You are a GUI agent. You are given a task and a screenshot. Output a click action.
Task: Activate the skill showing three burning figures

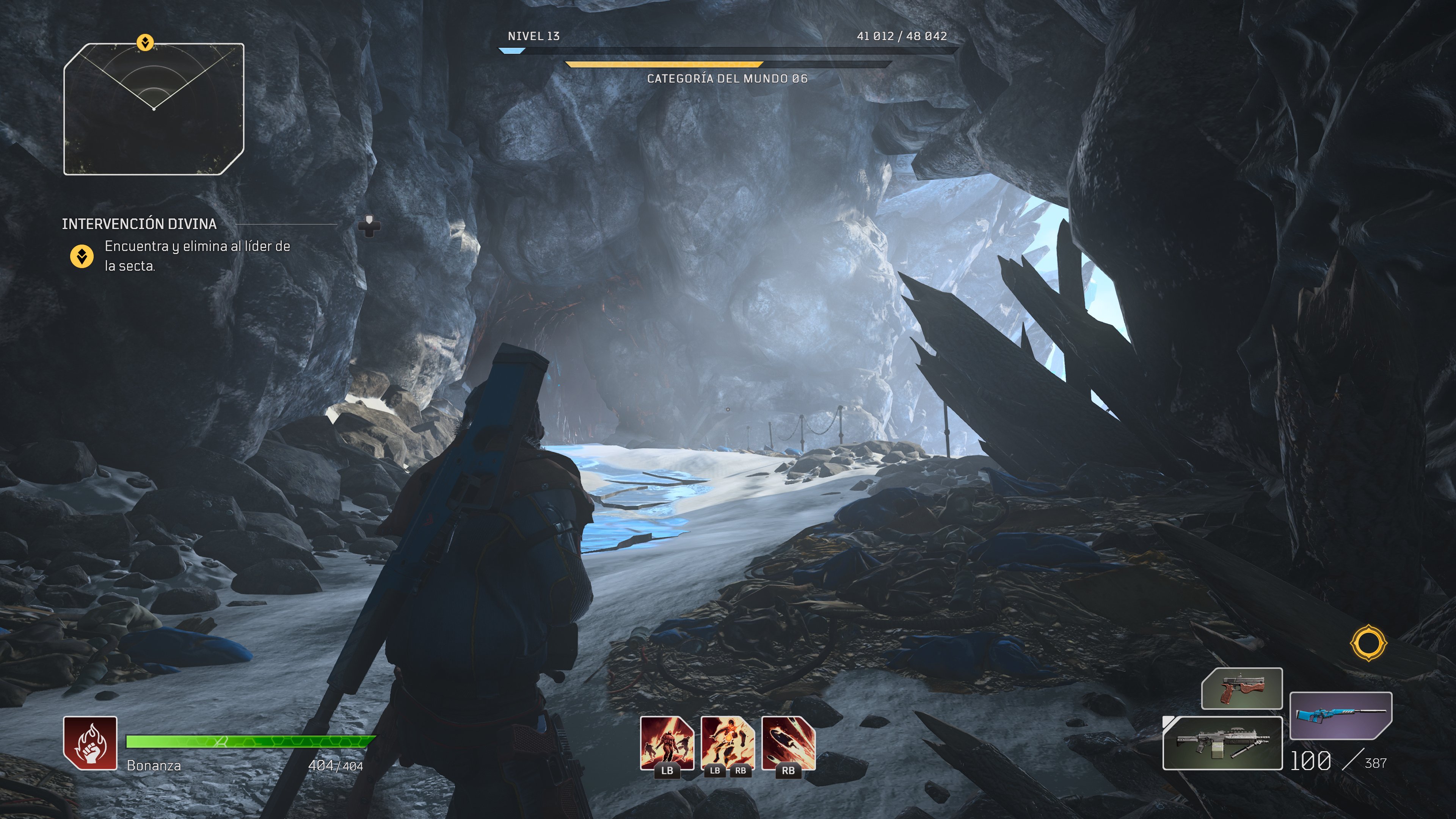[667, 743]
